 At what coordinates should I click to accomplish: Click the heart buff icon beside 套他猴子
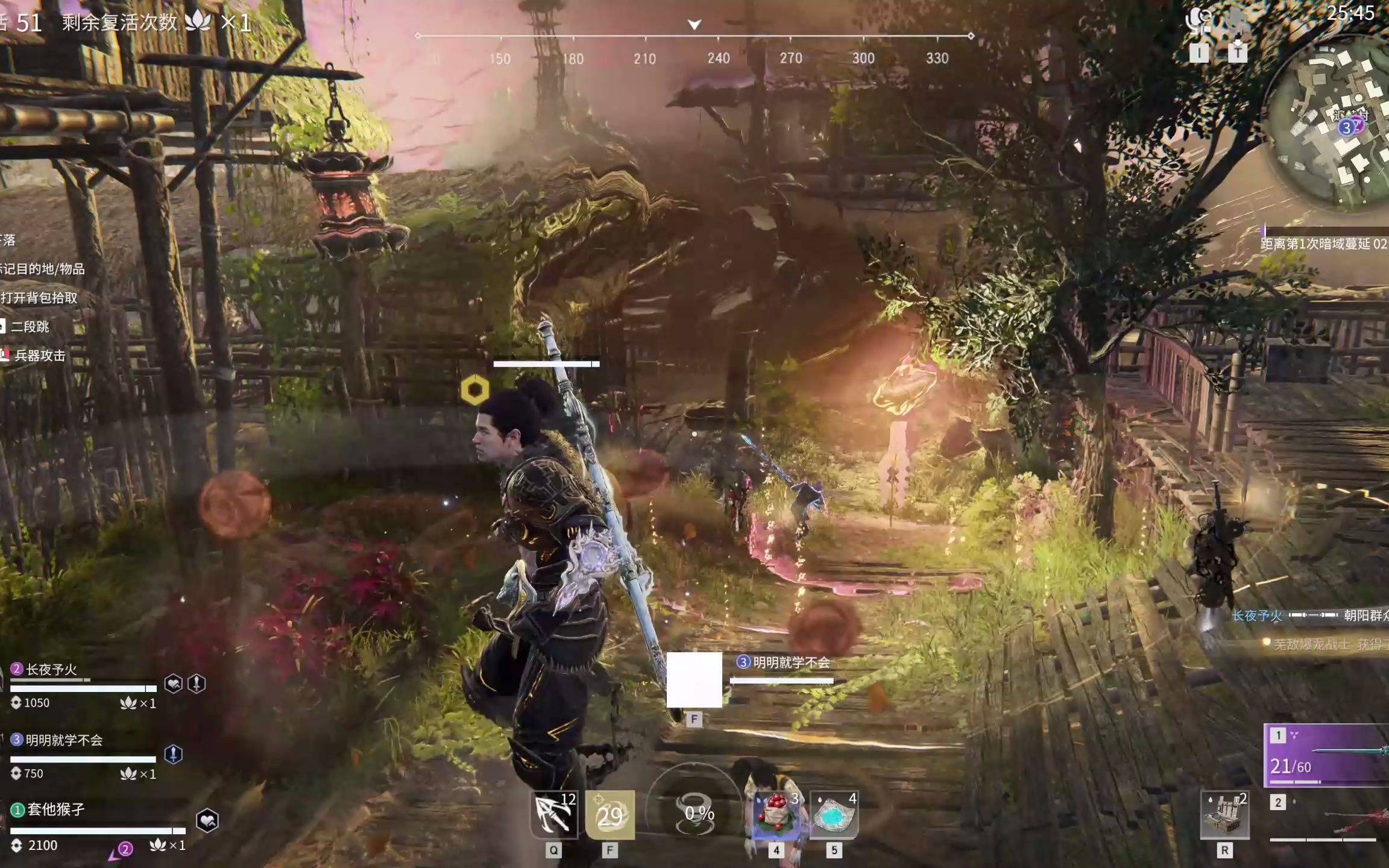(x=207, y=820)
